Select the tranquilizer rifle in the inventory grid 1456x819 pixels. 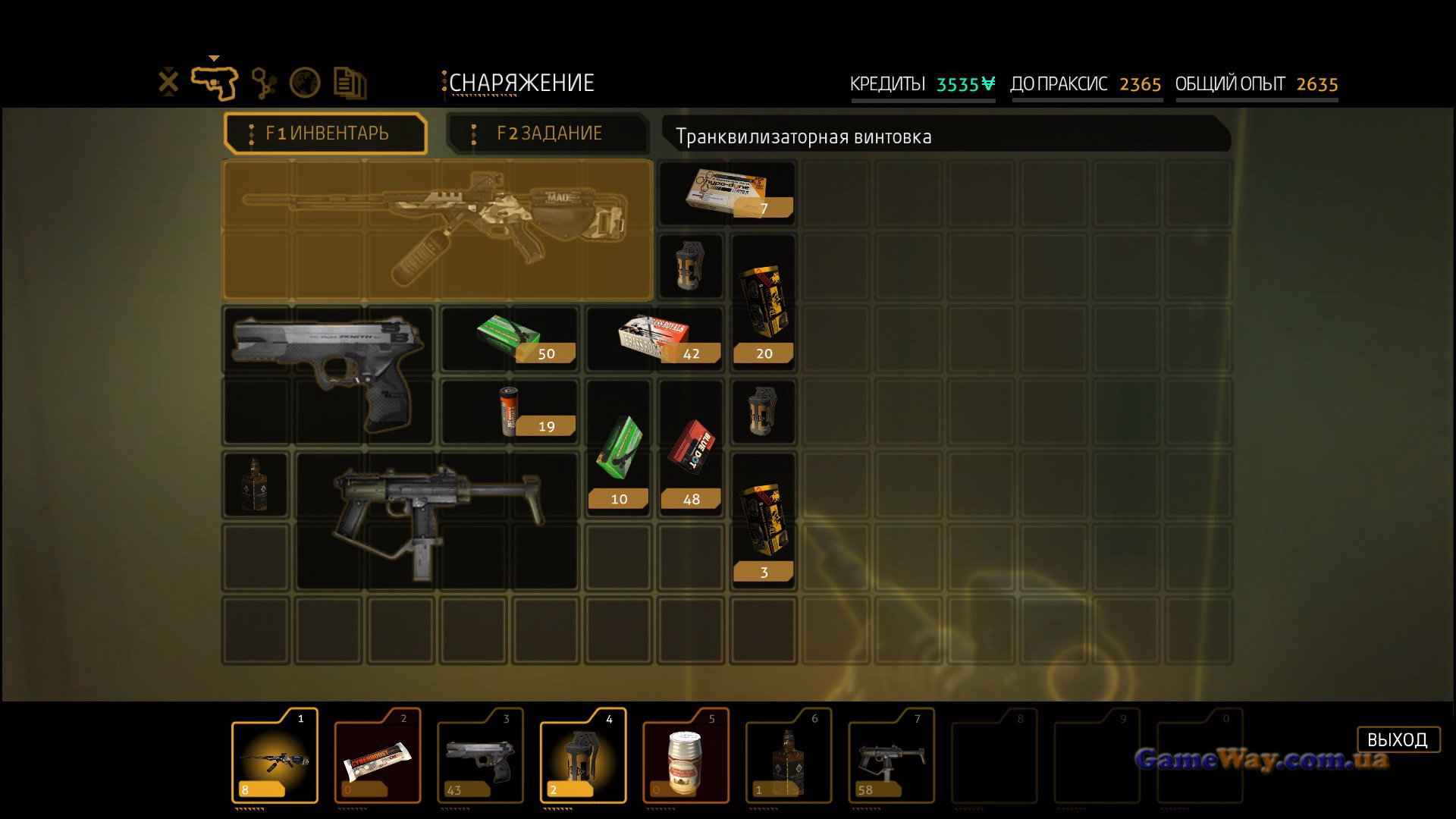(437, 231)
